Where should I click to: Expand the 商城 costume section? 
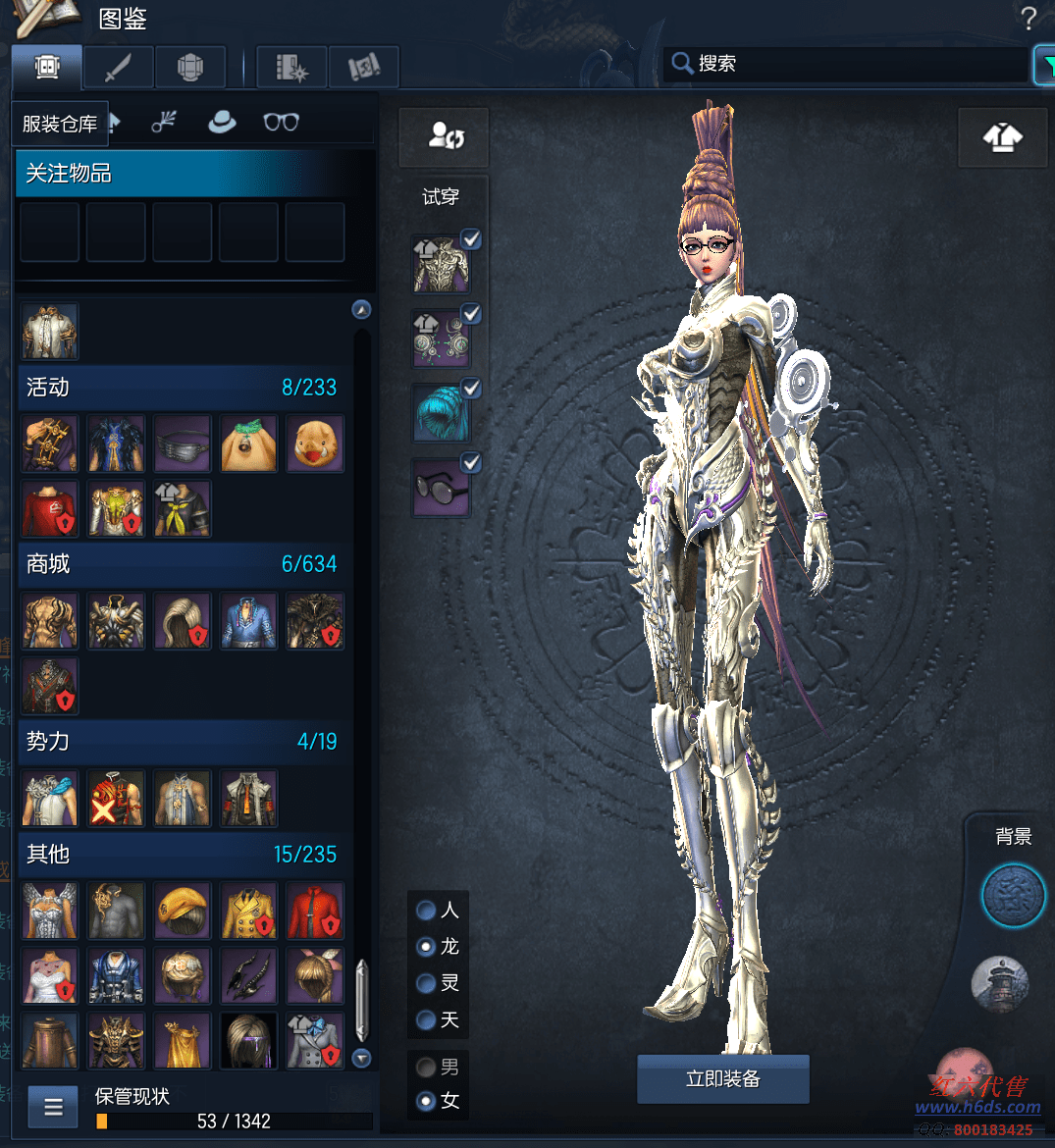(x=182, y=564)
